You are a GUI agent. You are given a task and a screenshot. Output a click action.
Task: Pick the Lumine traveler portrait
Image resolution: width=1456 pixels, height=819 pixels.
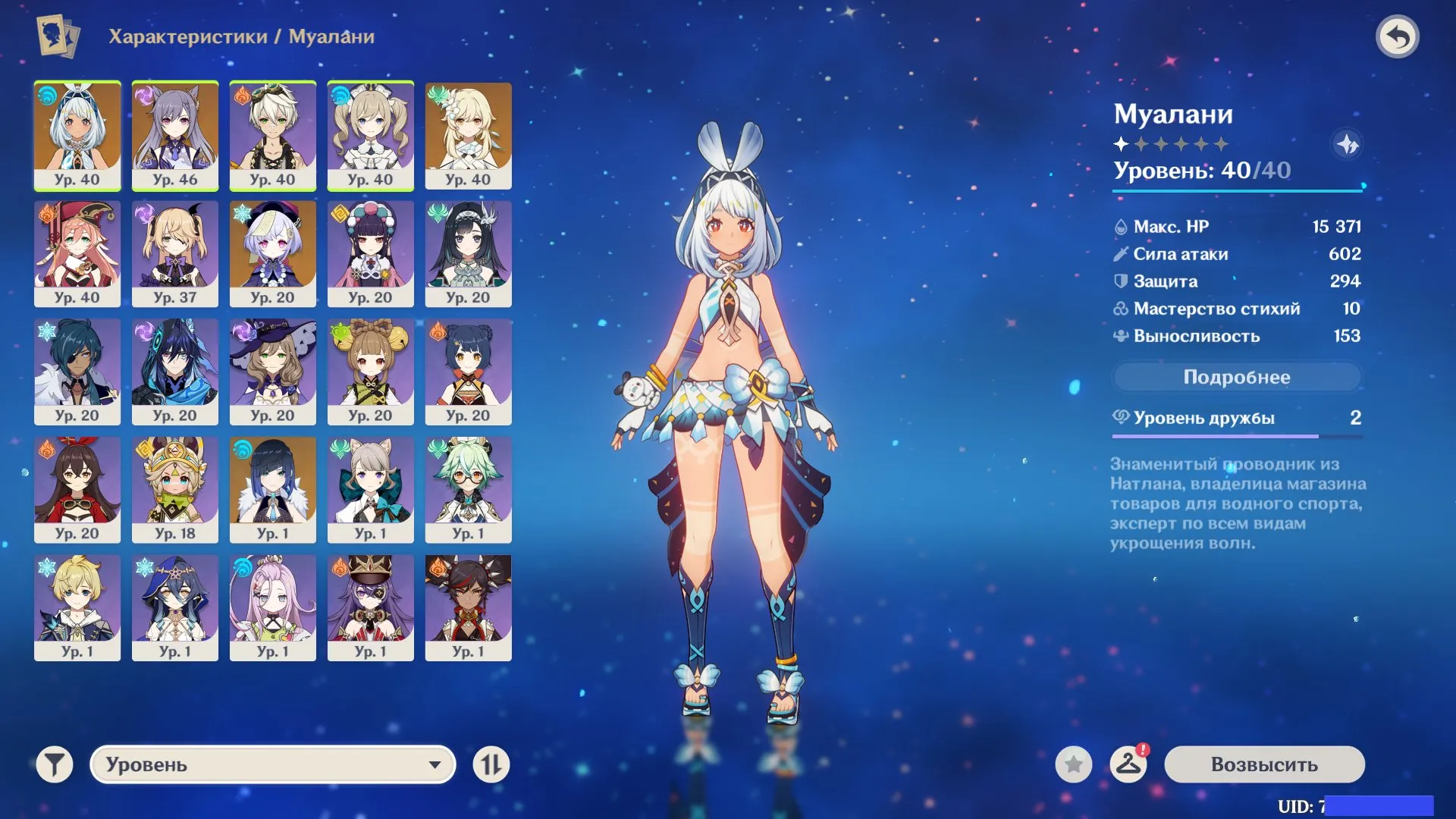coord(469,135)
